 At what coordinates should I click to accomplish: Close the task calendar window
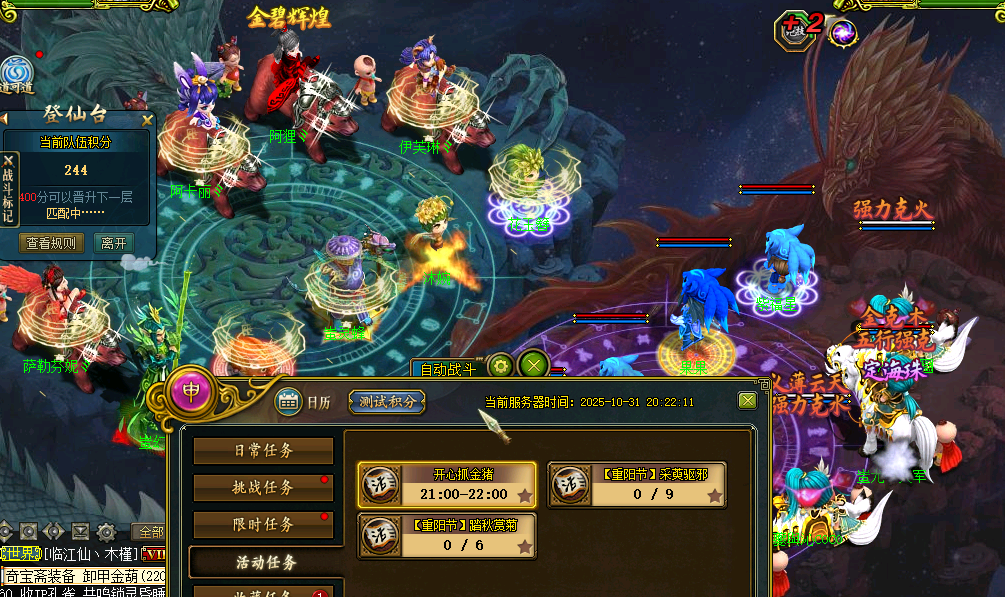(x=747, y=400)
